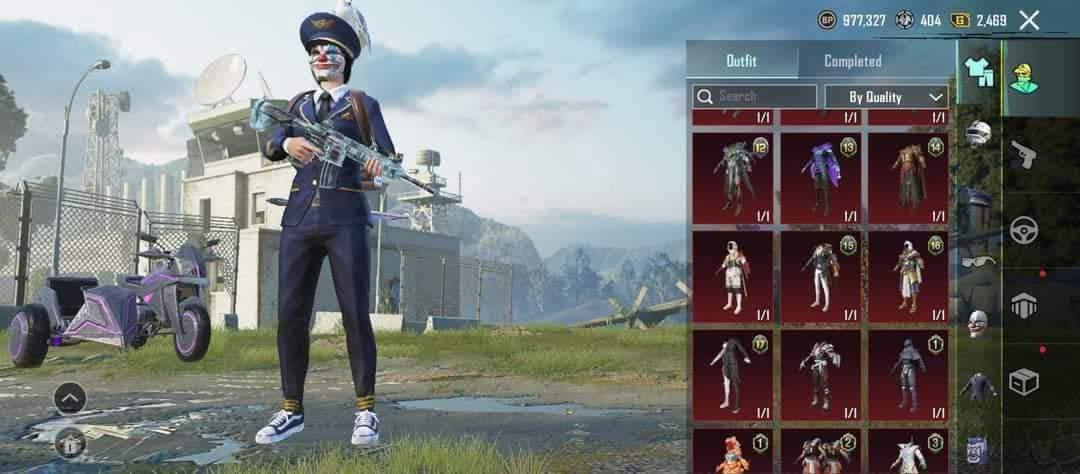1080x474 pixels.
Task: Select the black outfit numbered 17
Action: click(733, 374)
